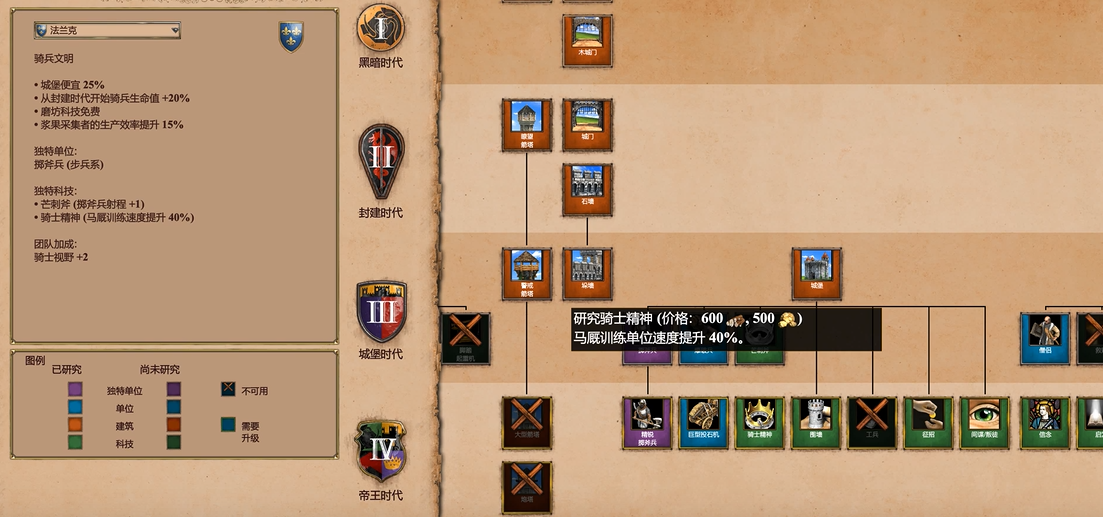
Task: Select the 围墙 tower technology node
Action: 817,422
